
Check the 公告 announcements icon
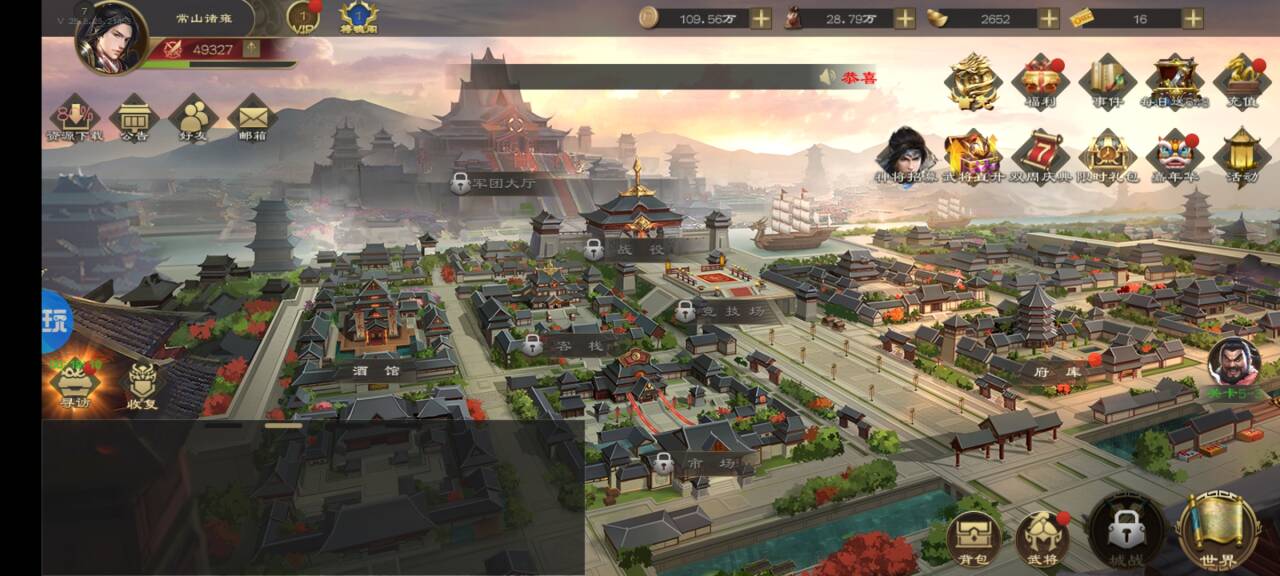(134, 118)
